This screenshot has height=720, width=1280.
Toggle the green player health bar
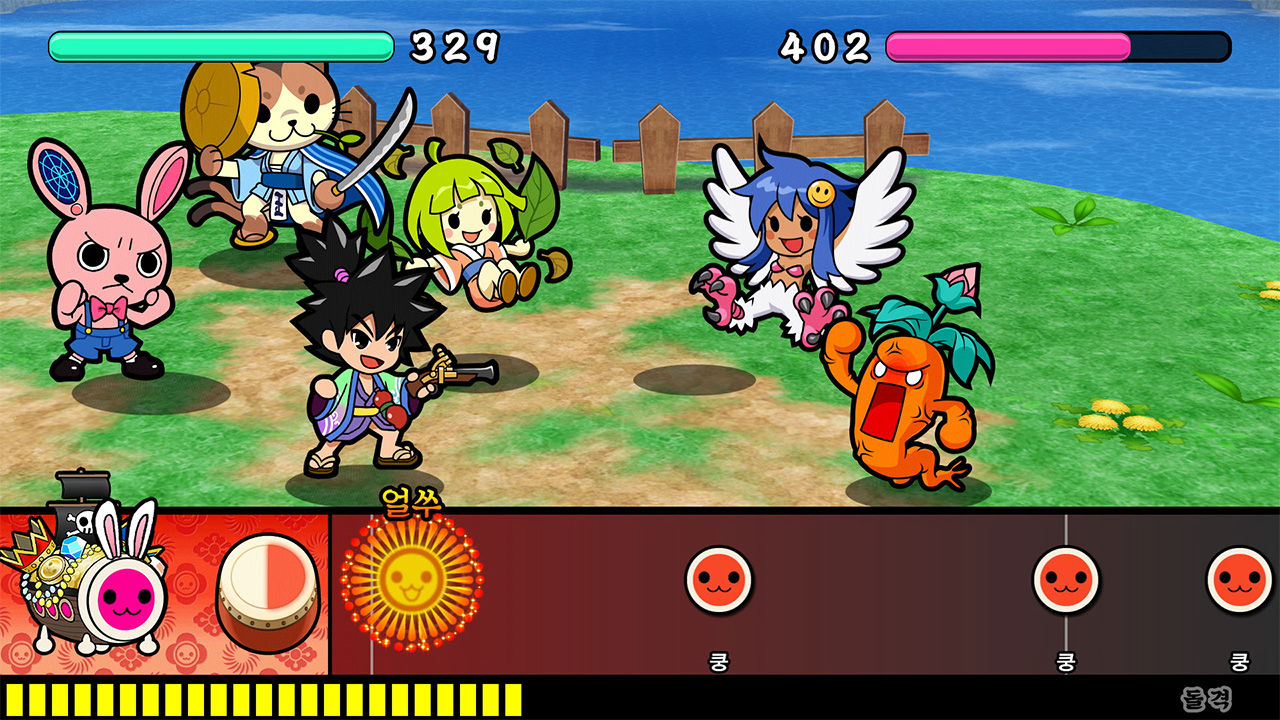220,45
